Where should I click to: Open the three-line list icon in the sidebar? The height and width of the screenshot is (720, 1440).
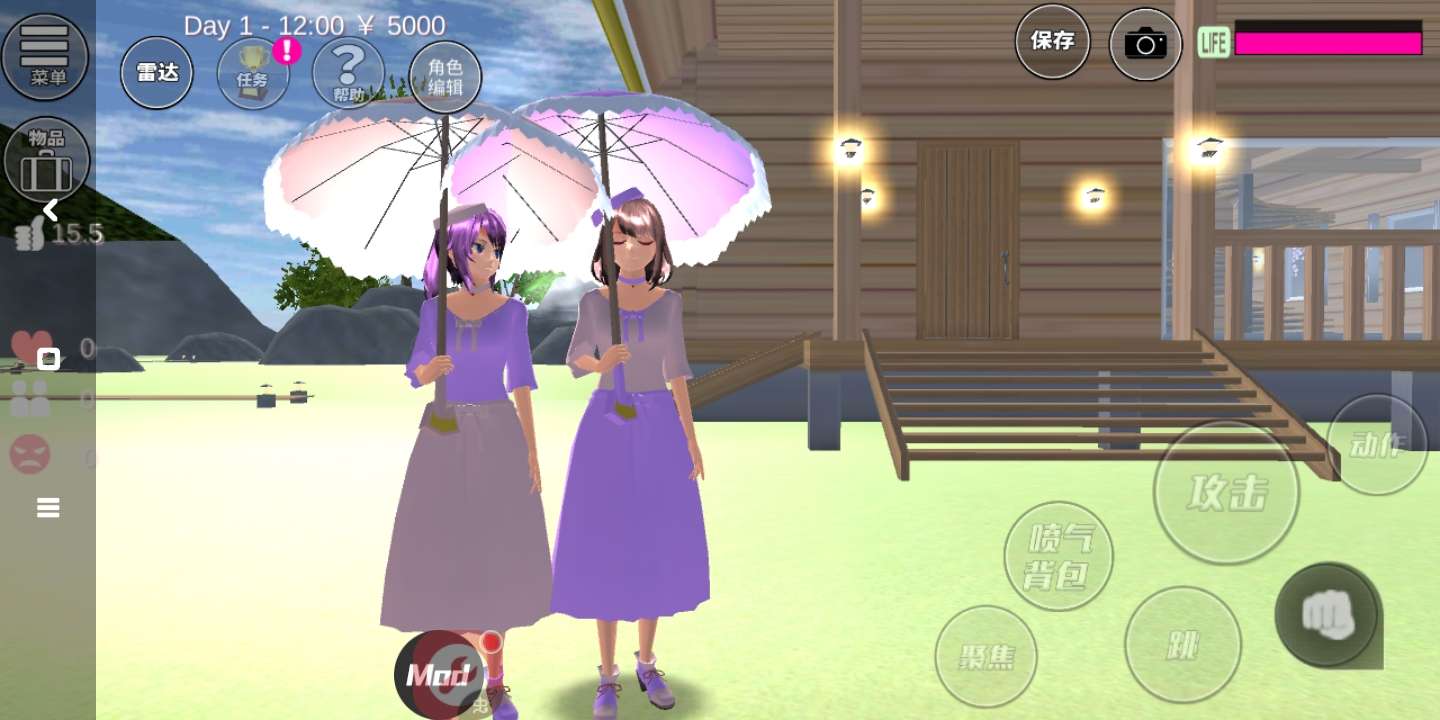click(48, 508)
